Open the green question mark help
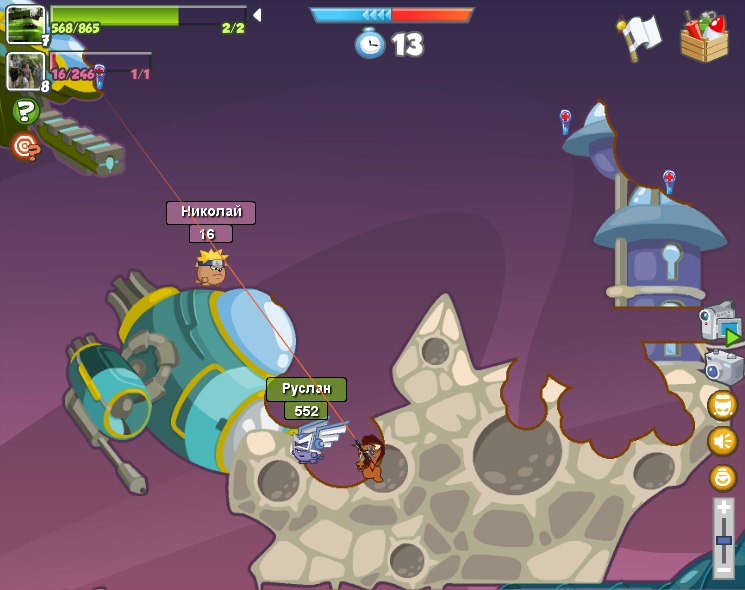The image size is (745, 590). click(x=25, y=111)
